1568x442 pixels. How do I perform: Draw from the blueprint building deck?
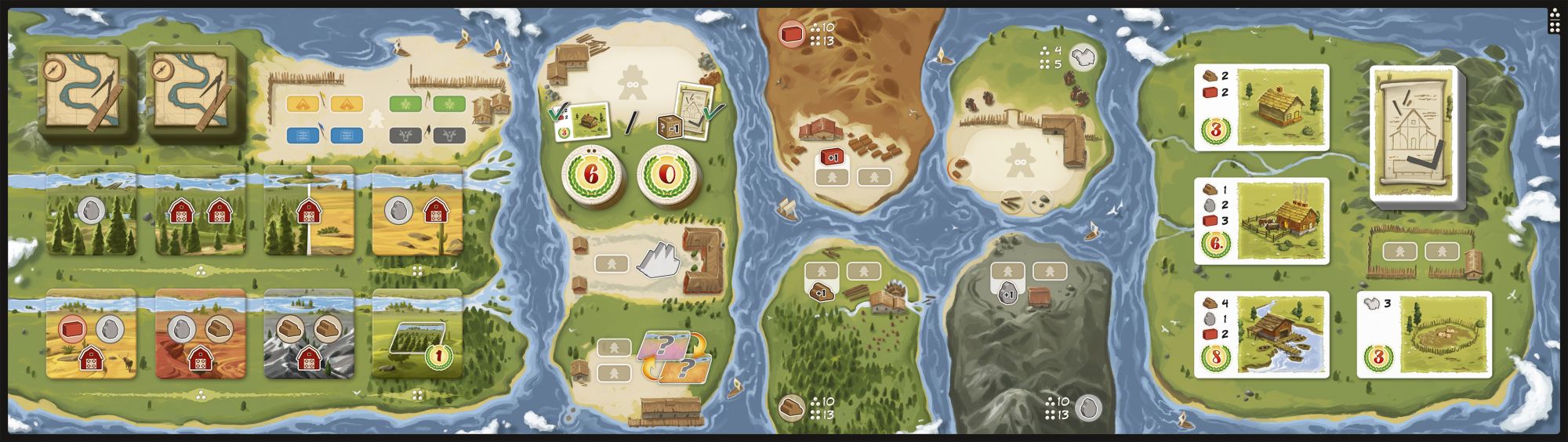tap(1413, 133)
